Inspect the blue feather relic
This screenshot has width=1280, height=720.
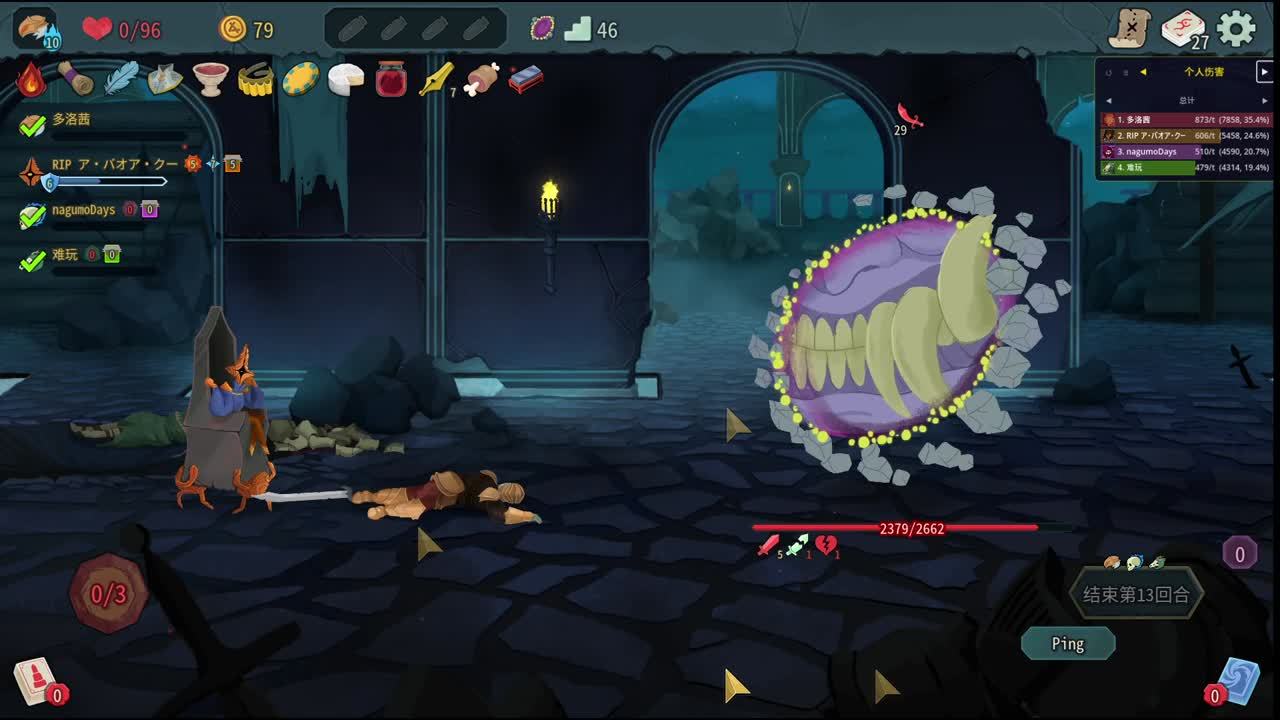[121, 79]
